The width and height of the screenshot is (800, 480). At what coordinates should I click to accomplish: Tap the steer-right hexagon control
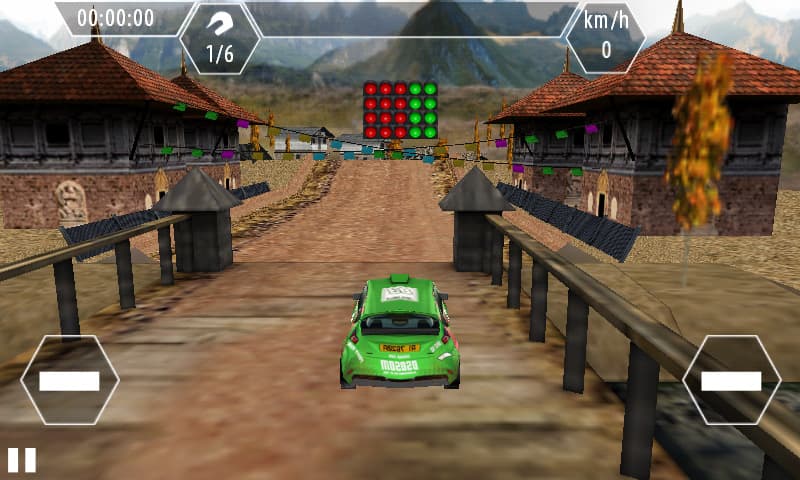click(731, 380)
